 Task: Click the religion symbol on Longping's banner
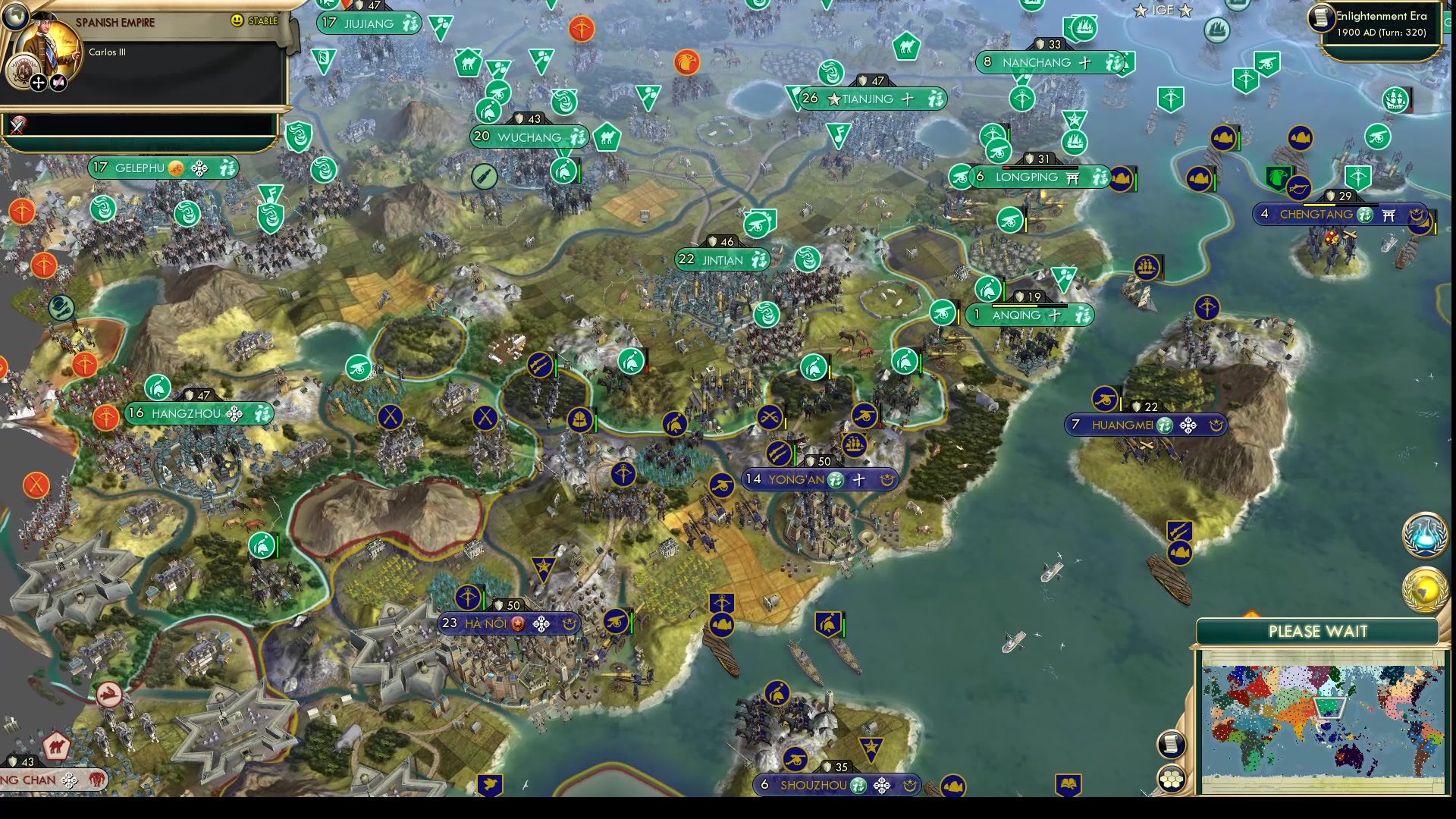pyautogui.click(x=1072, y=177)
